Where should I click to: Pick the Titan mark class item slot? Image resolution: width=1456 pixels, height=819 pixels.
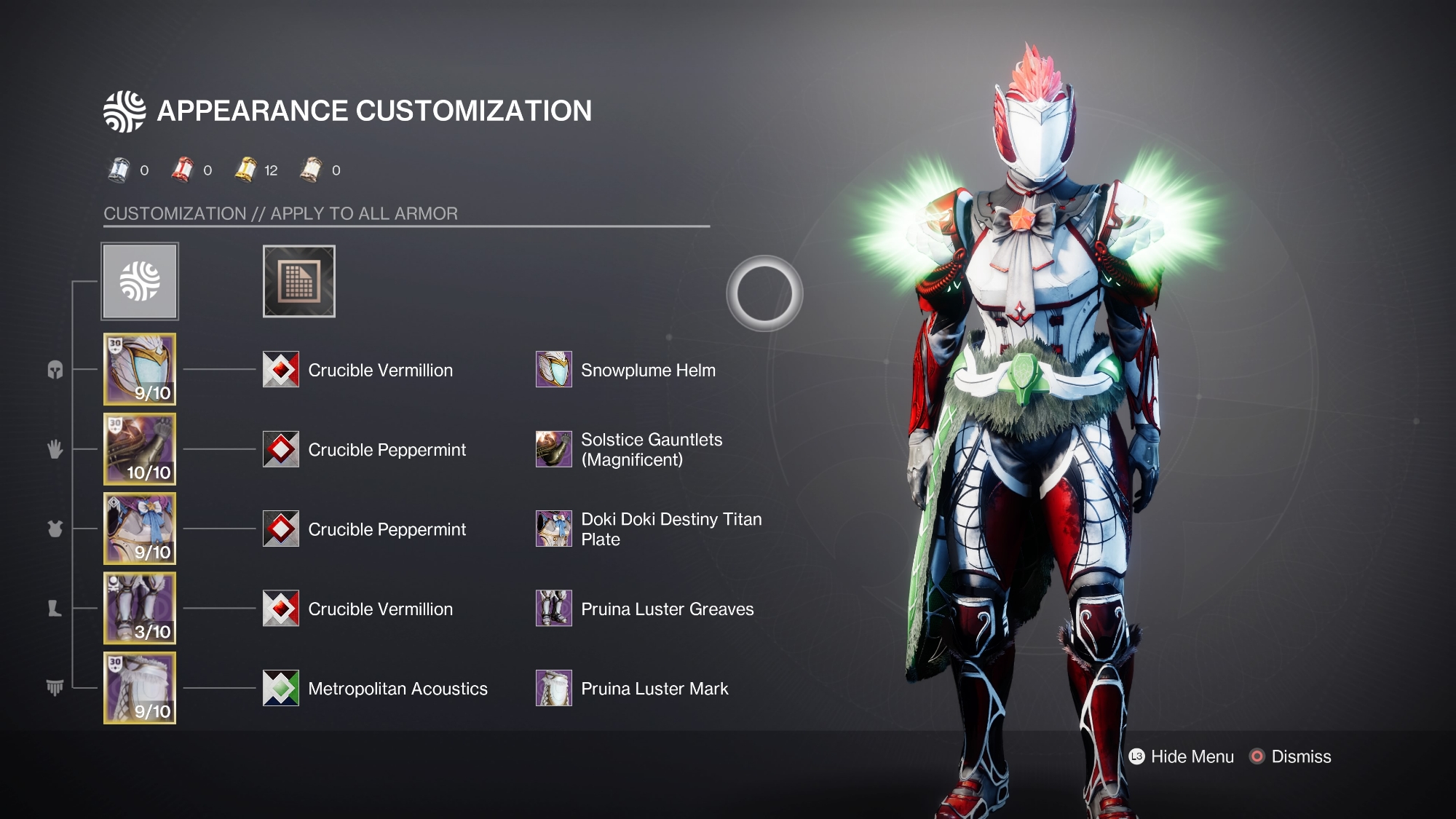(x=140, y=688)
